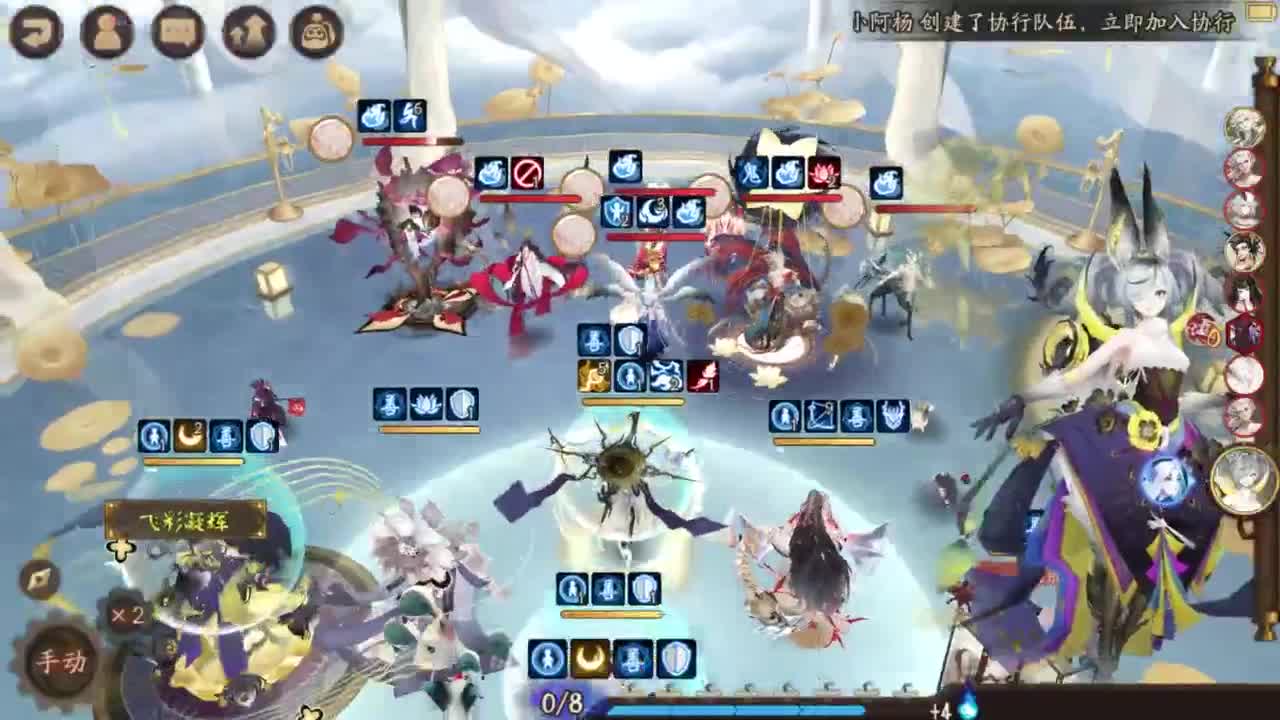
Task: Toggle the ×2 battle speed
Action: coord(127,616)
